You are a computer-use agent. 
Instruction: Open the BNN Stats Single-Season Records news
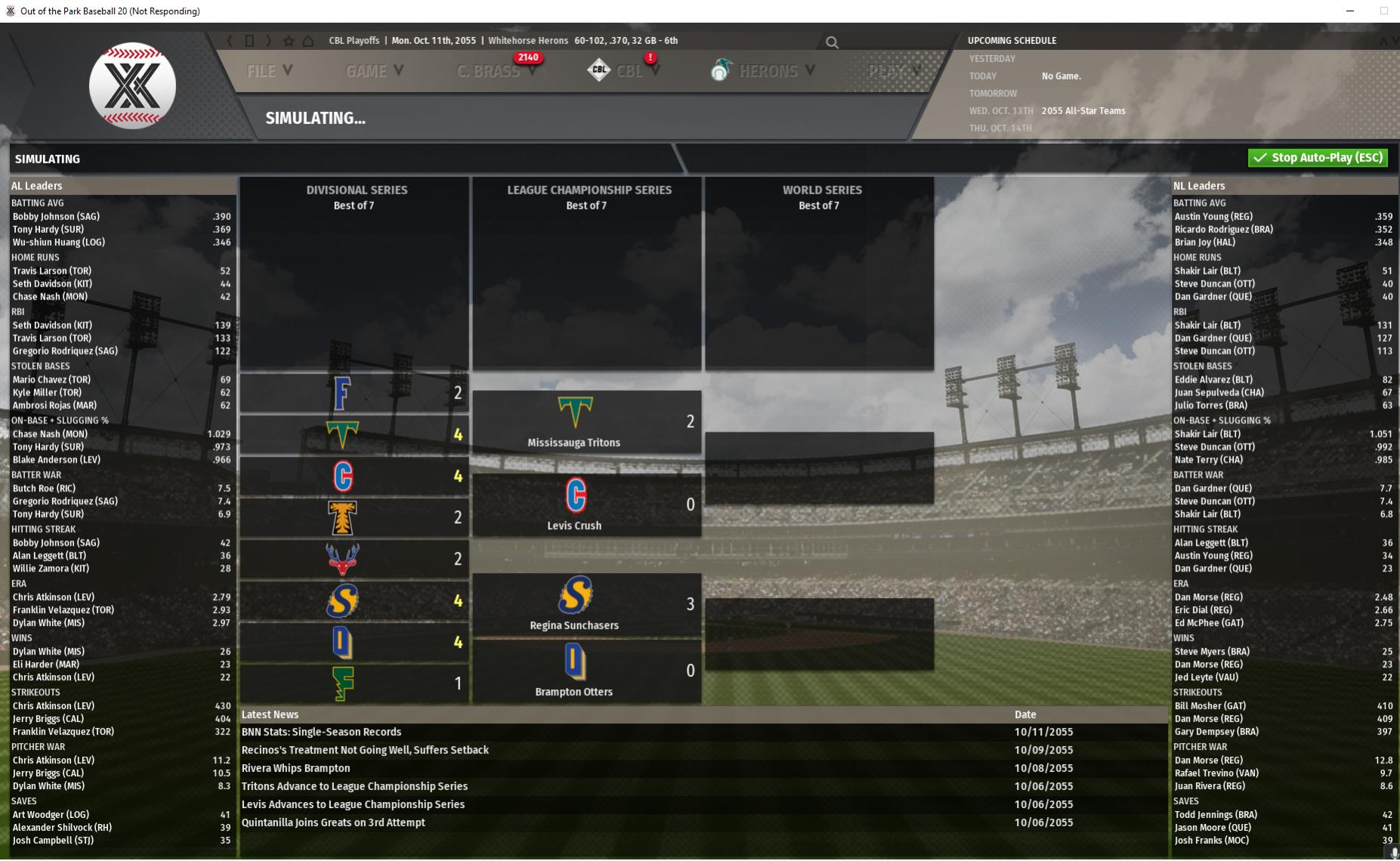point(321,732)
